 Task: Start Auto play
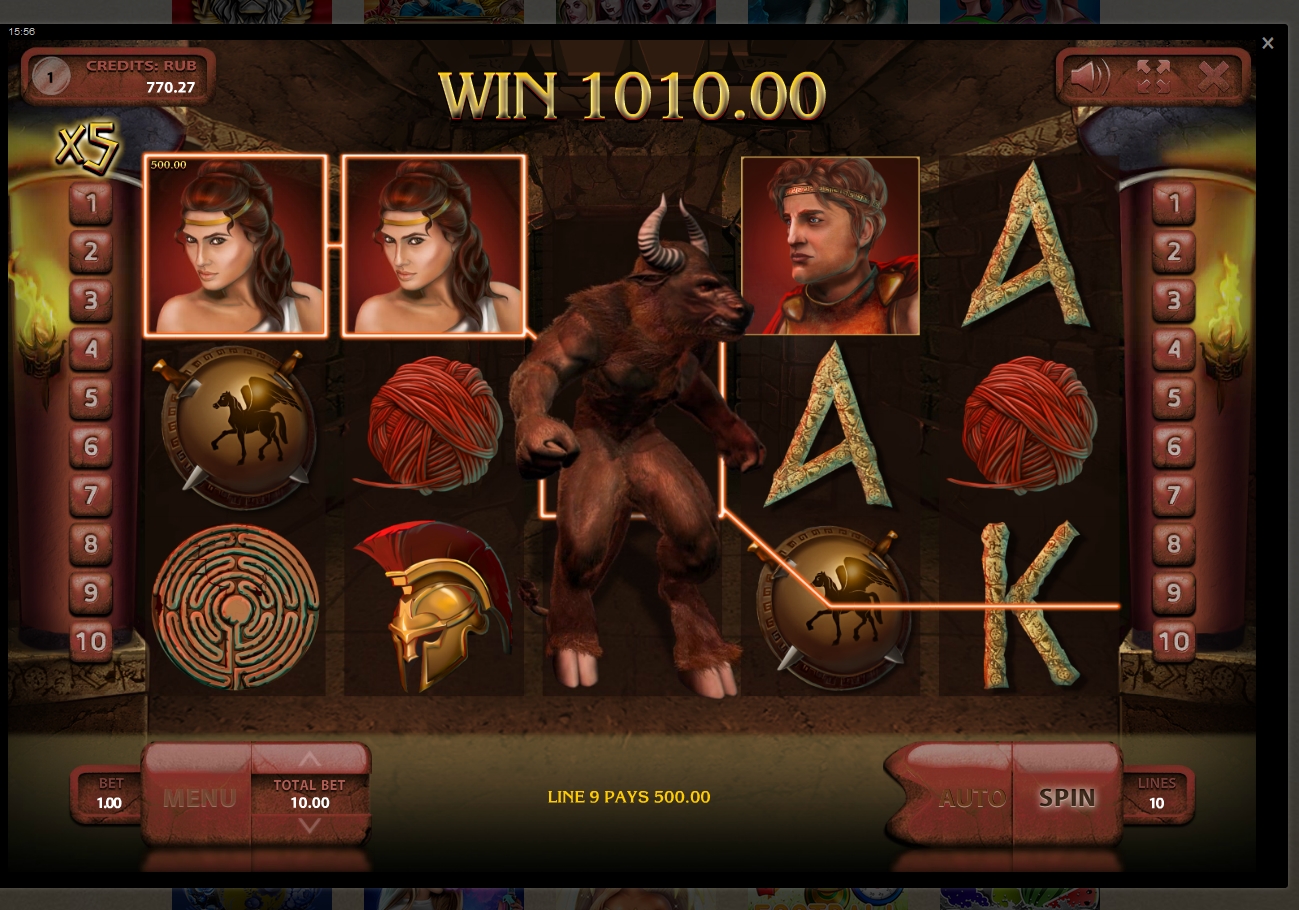(971, 798)
